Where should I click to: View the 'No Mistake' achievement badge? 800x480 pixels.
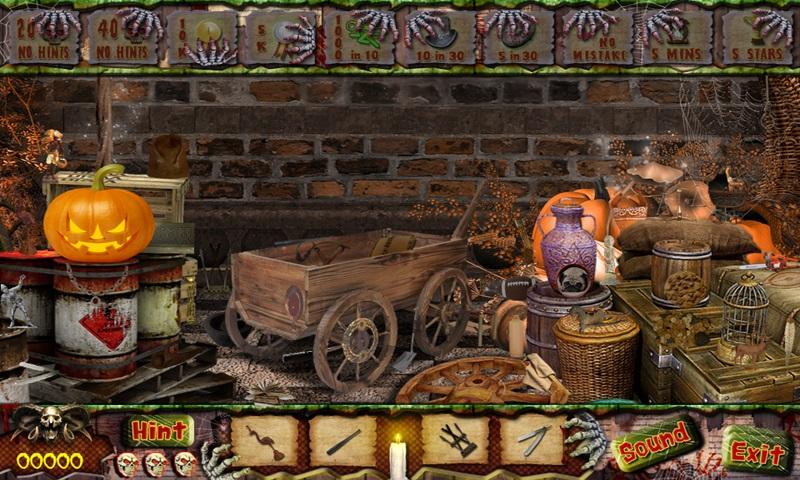[x=596, y=37]
